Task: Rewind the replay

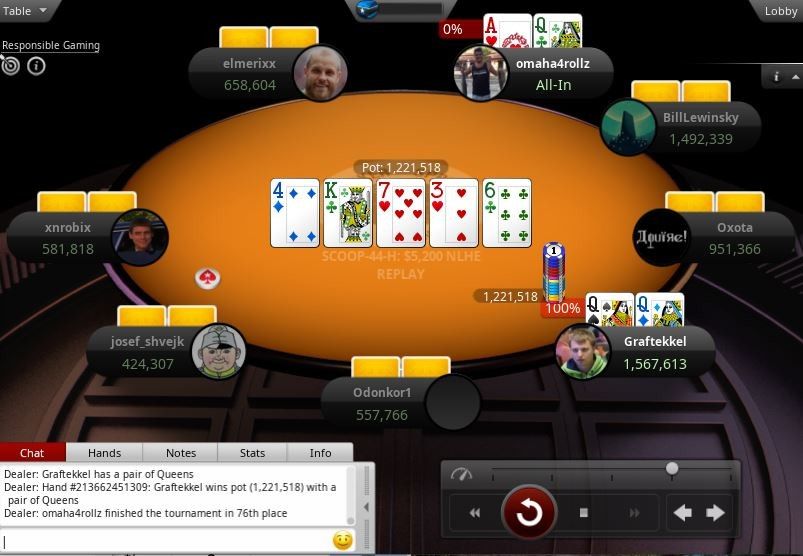Action: 475,513
